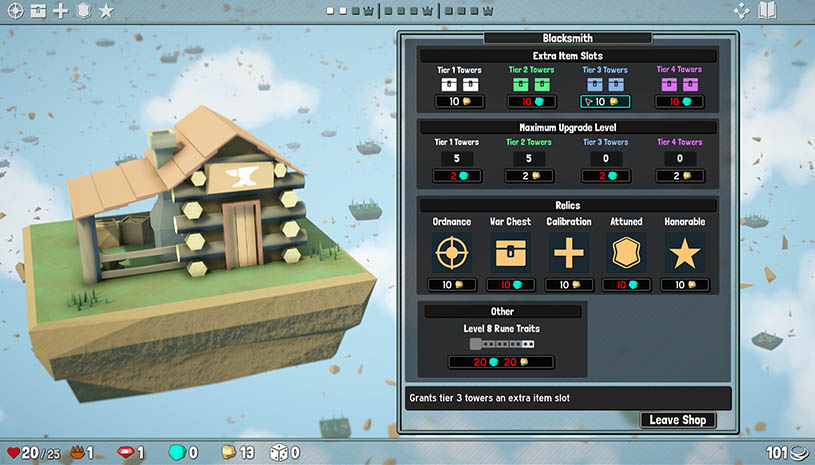
Task: Select the Ordnance relic crosshair icon
Action: [x=453, y=253]
